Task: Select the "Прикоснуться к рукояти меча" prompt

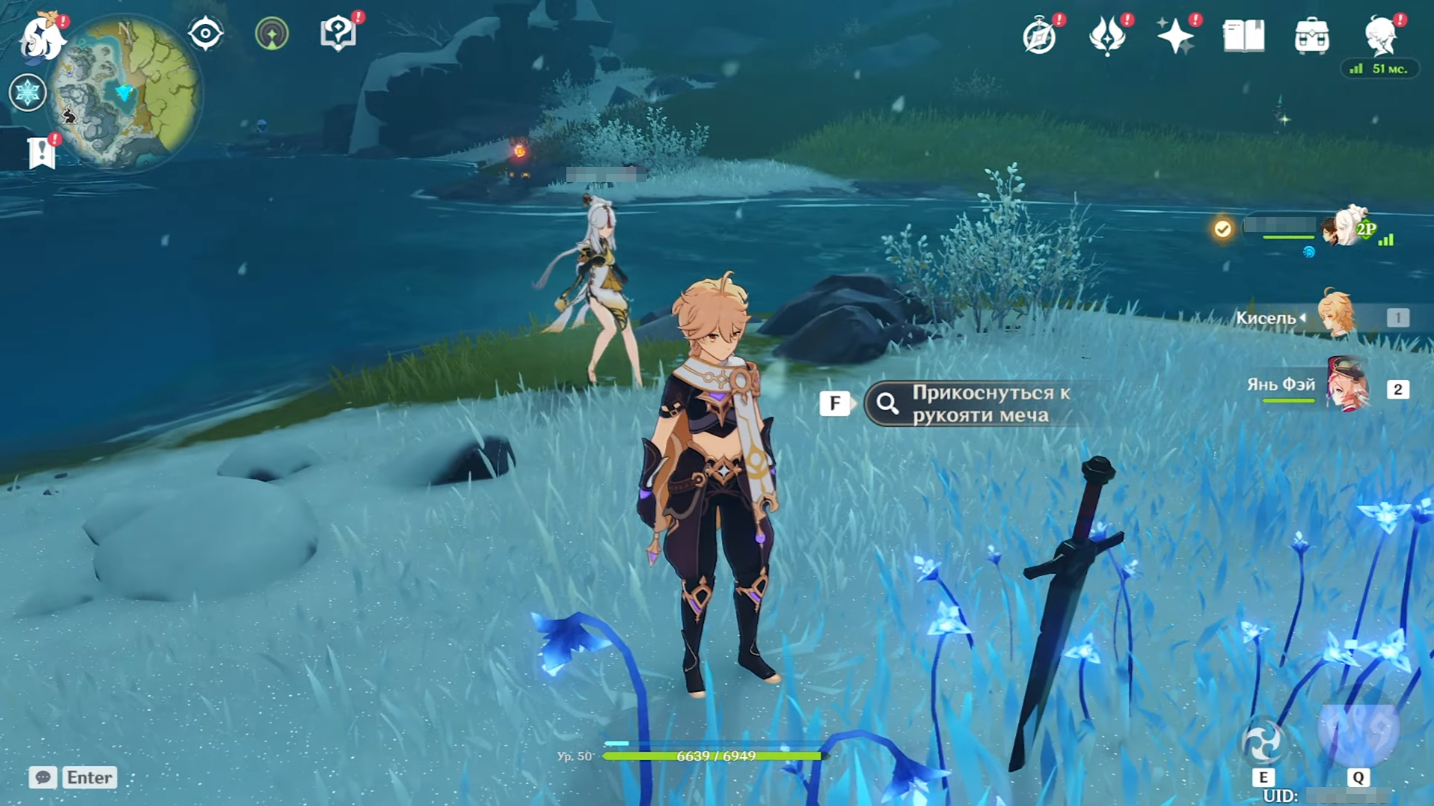Action: coord(975,404)
